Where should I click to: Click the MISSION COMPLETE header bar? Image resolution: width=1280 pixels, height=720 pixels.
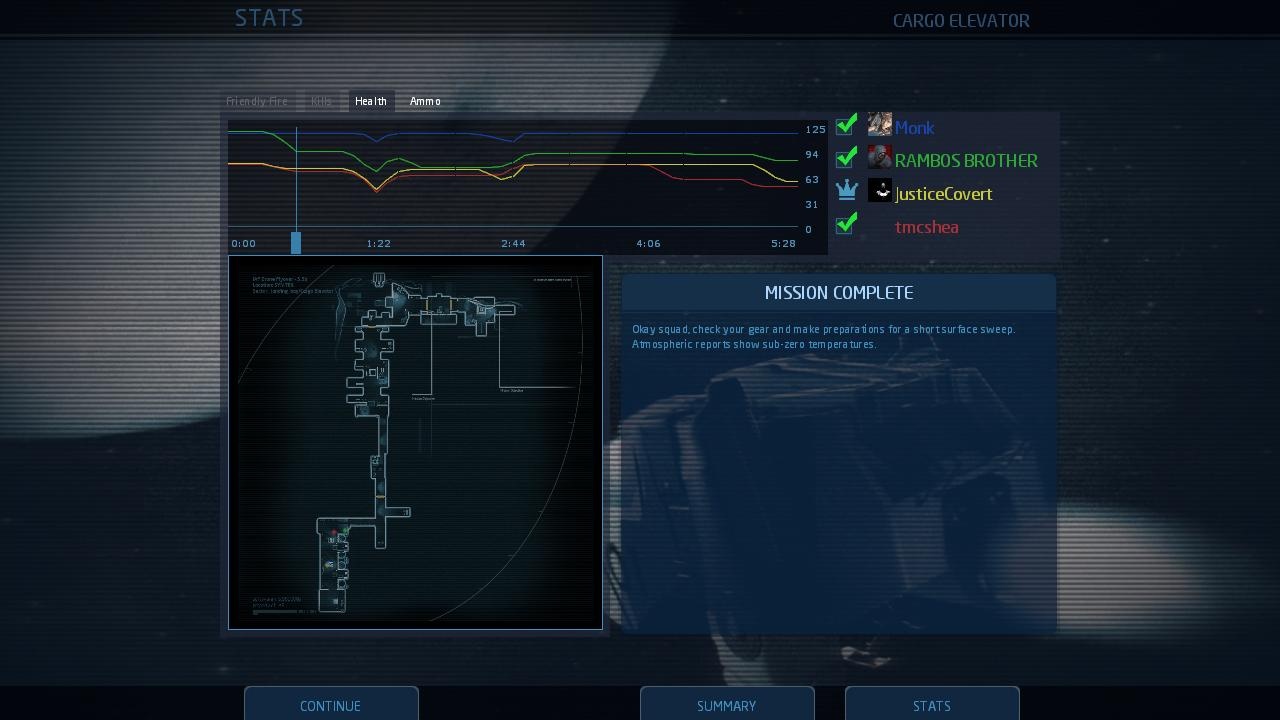[839, 292]
